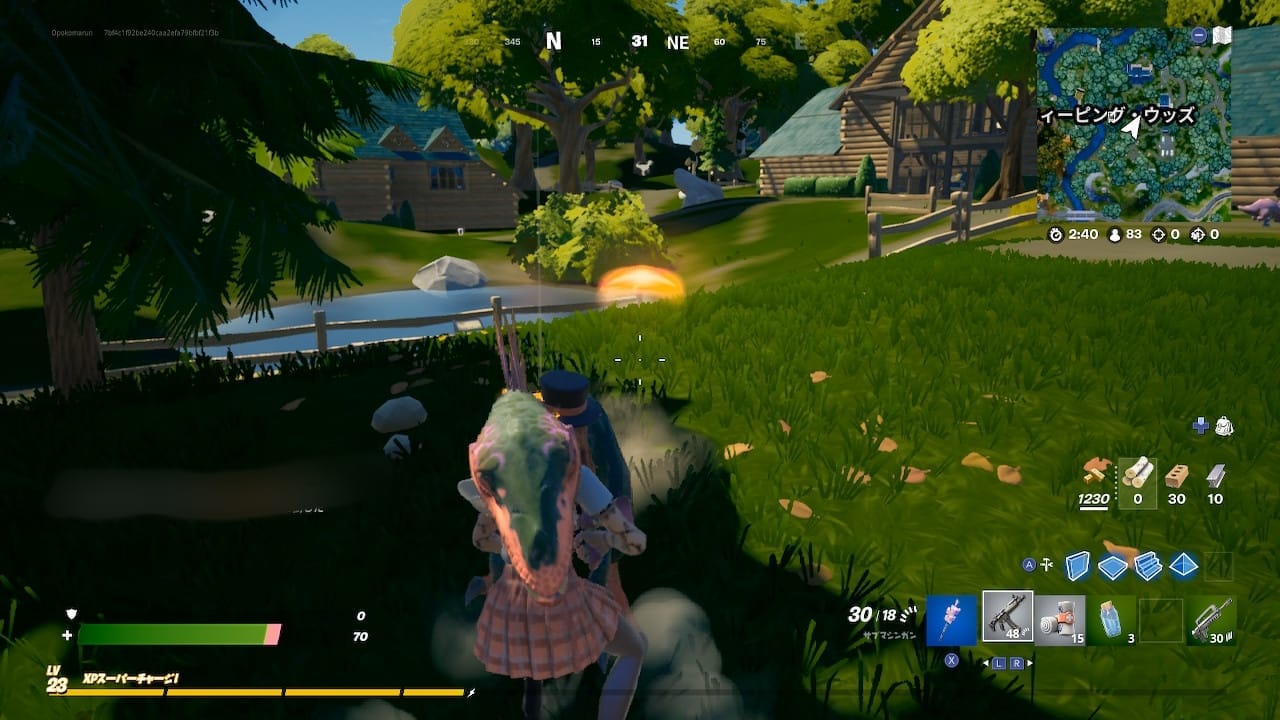Viewport: 1280px width, 720px height.
Task: Equip the assault rifle slot
Action: click(x=1212, y=619)
